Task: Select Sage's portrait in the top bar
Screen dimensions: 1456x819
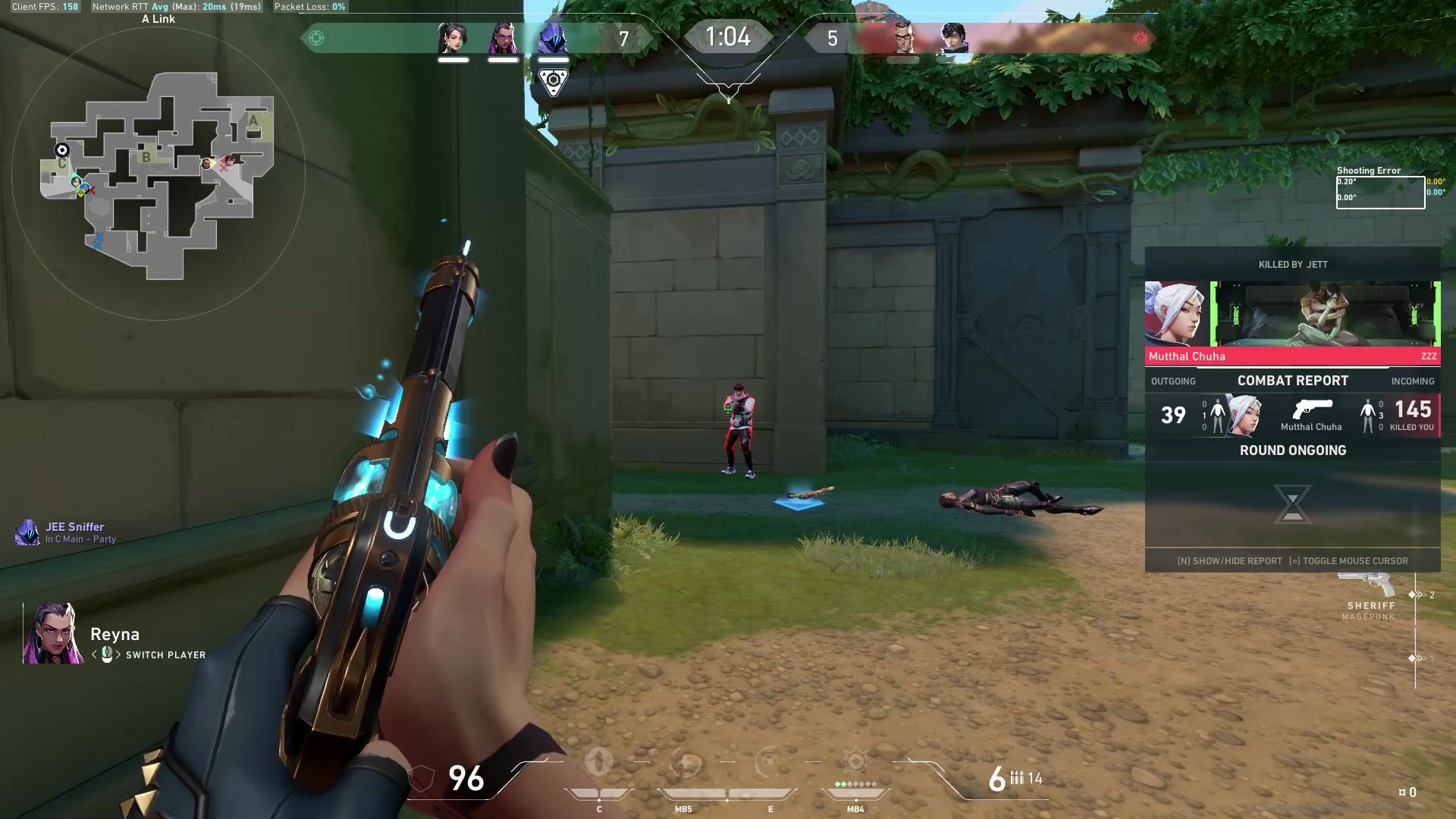Action: [x=453, y=38]
